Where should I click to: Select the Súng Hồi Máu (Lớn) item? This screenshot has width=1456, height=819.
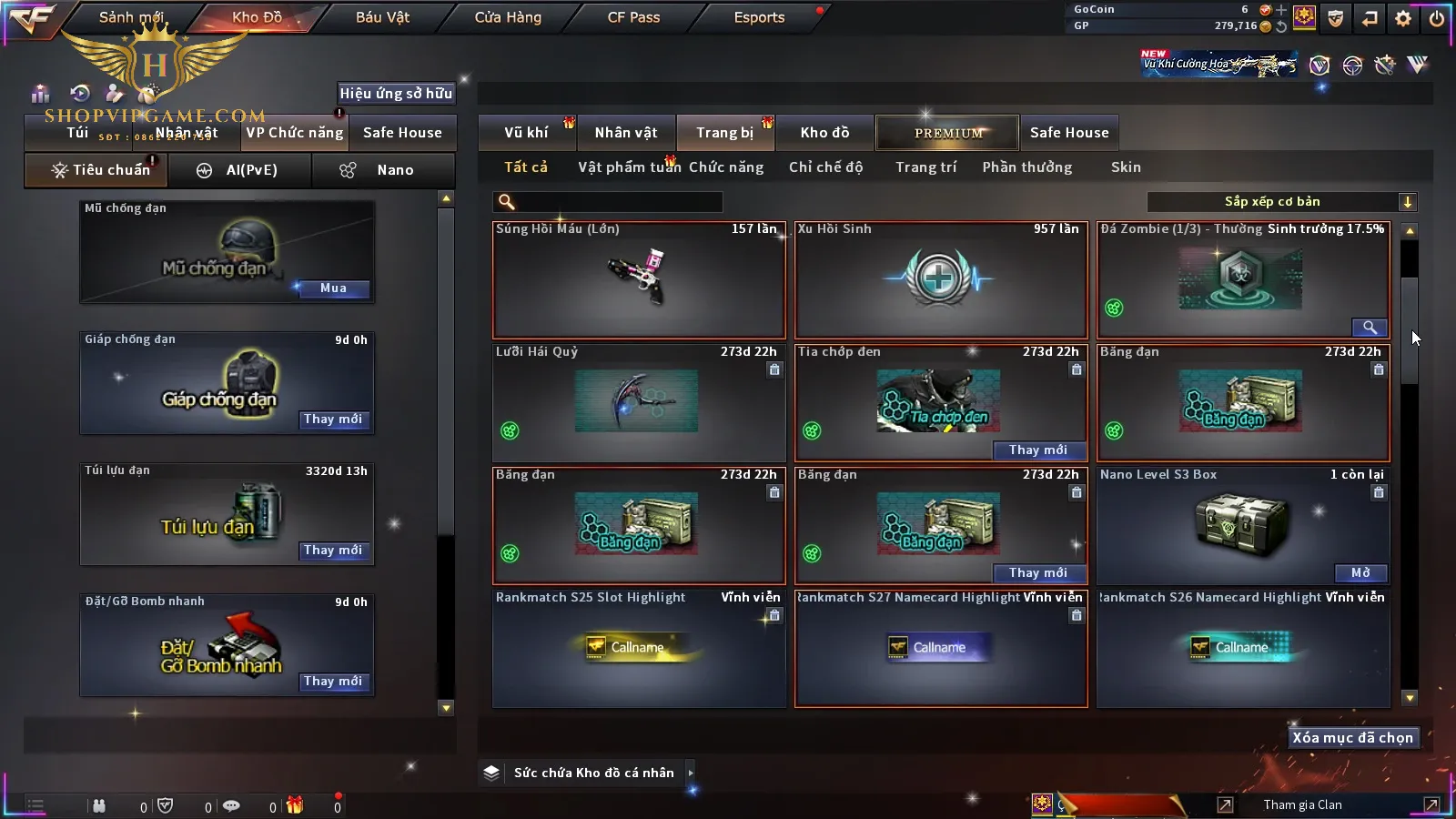[639, 280]
